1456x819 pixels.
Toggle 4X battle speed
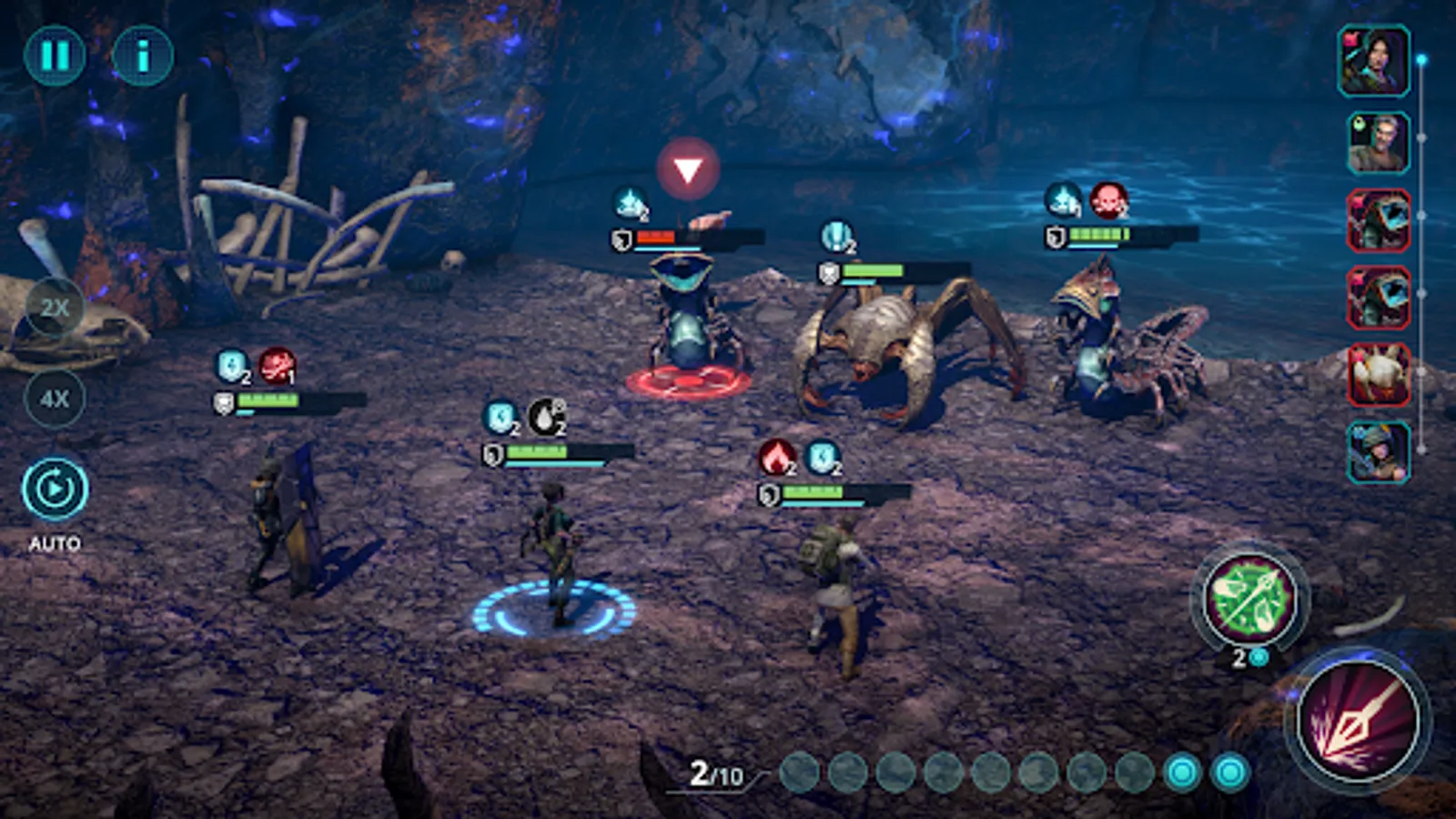pos(53,398)
